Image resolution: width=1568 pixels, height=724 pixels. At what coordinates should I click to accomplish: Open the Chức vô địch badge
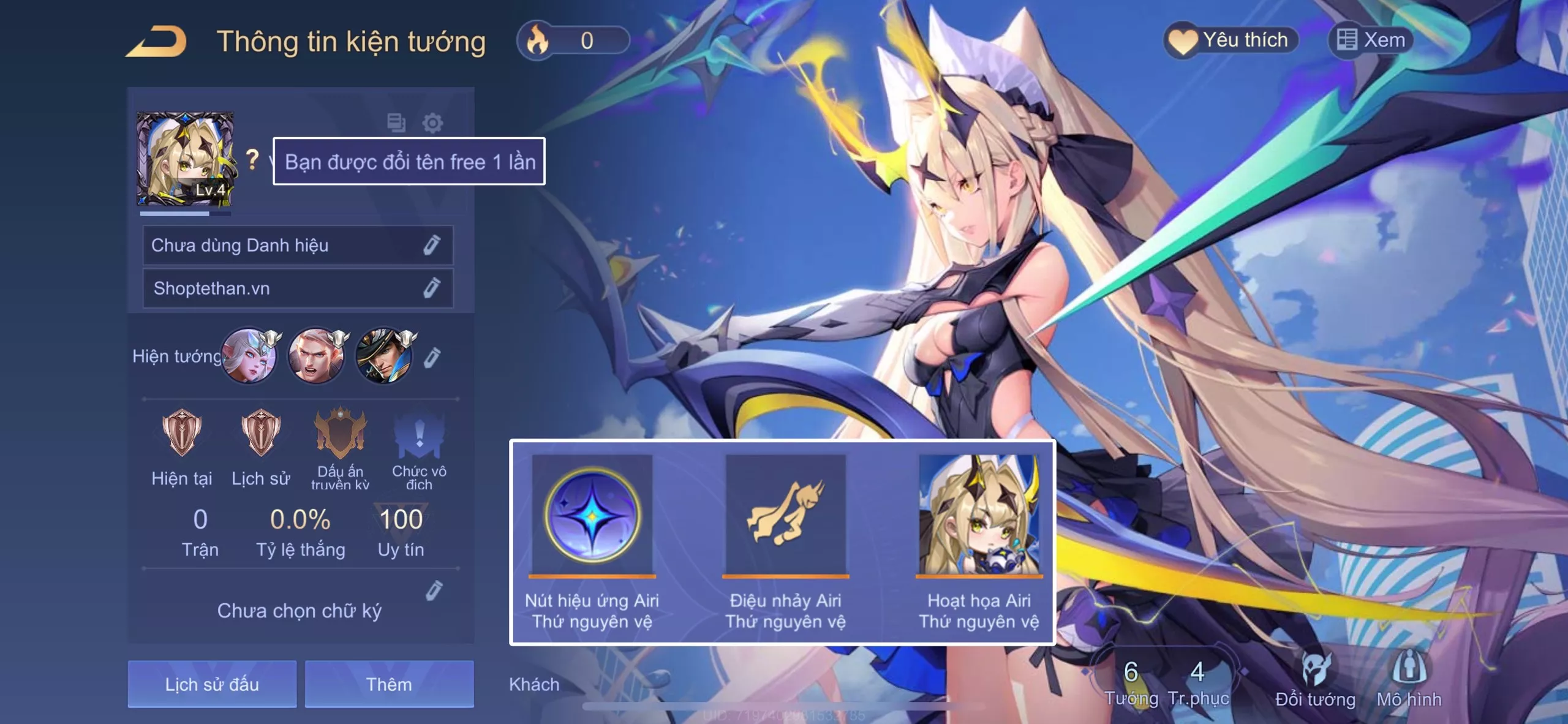click(419, 435)
